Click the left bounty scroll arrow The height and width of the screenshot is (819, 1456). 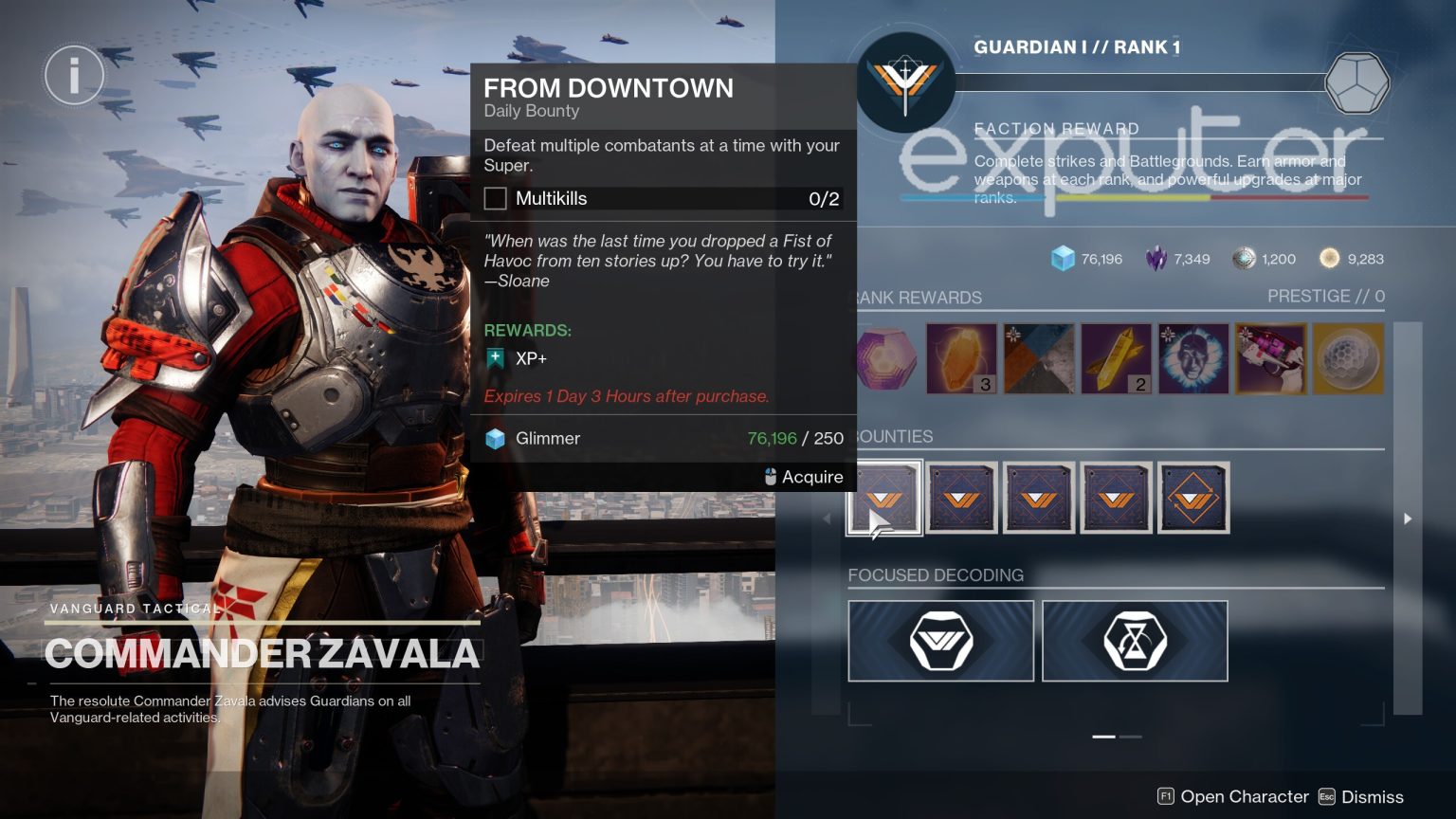827,519
